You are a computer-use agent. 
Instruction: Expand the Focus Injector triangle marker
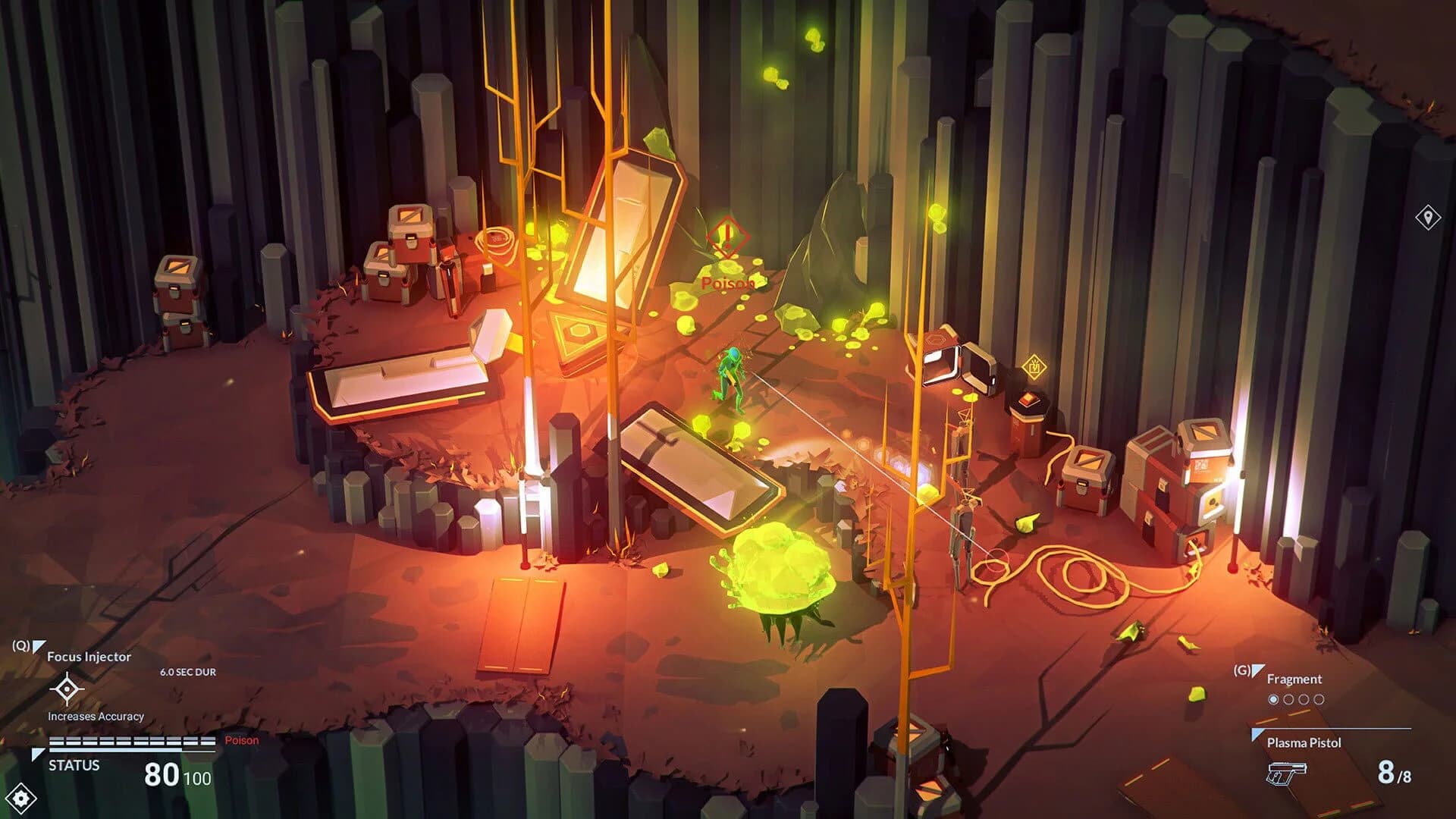pos(39,646)
